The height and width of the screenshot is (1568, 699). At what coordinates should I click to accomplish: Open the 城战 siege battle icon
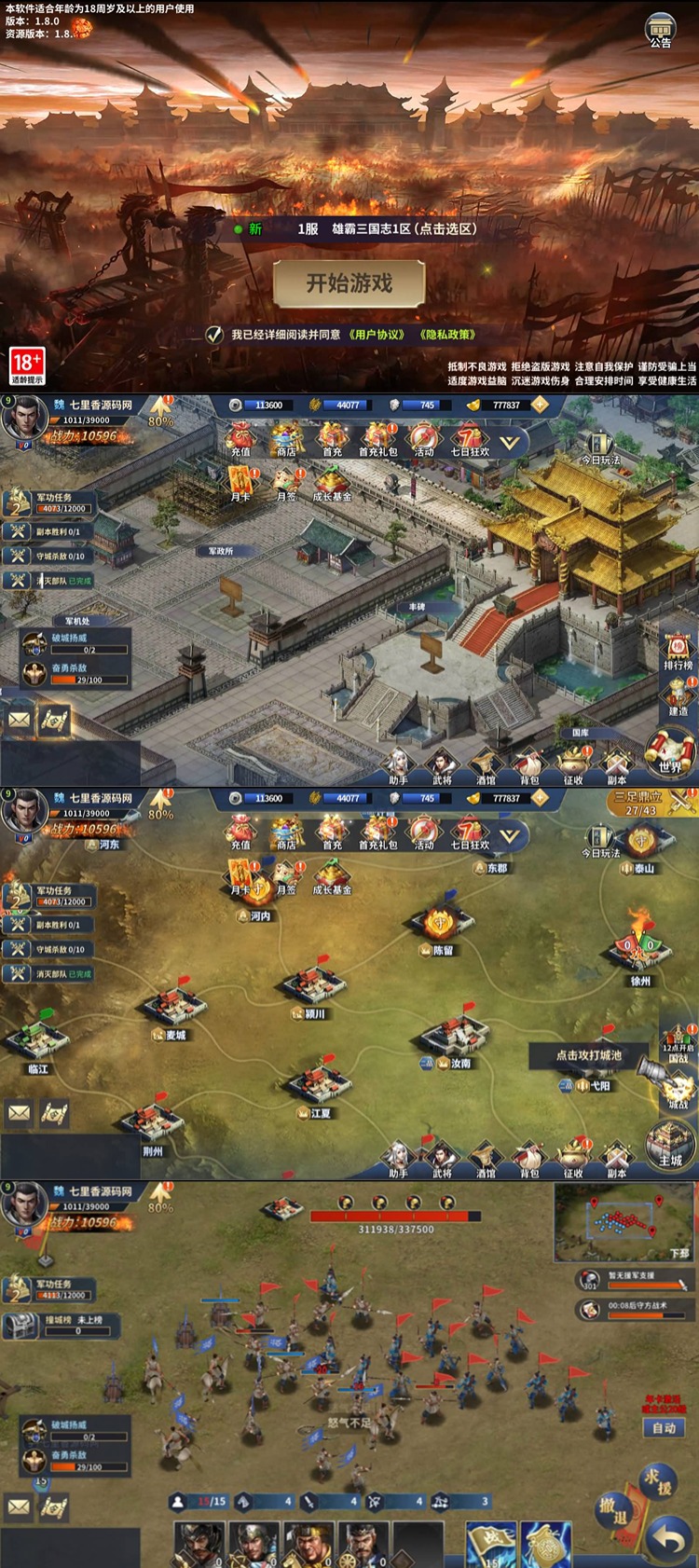[676, 1087]
